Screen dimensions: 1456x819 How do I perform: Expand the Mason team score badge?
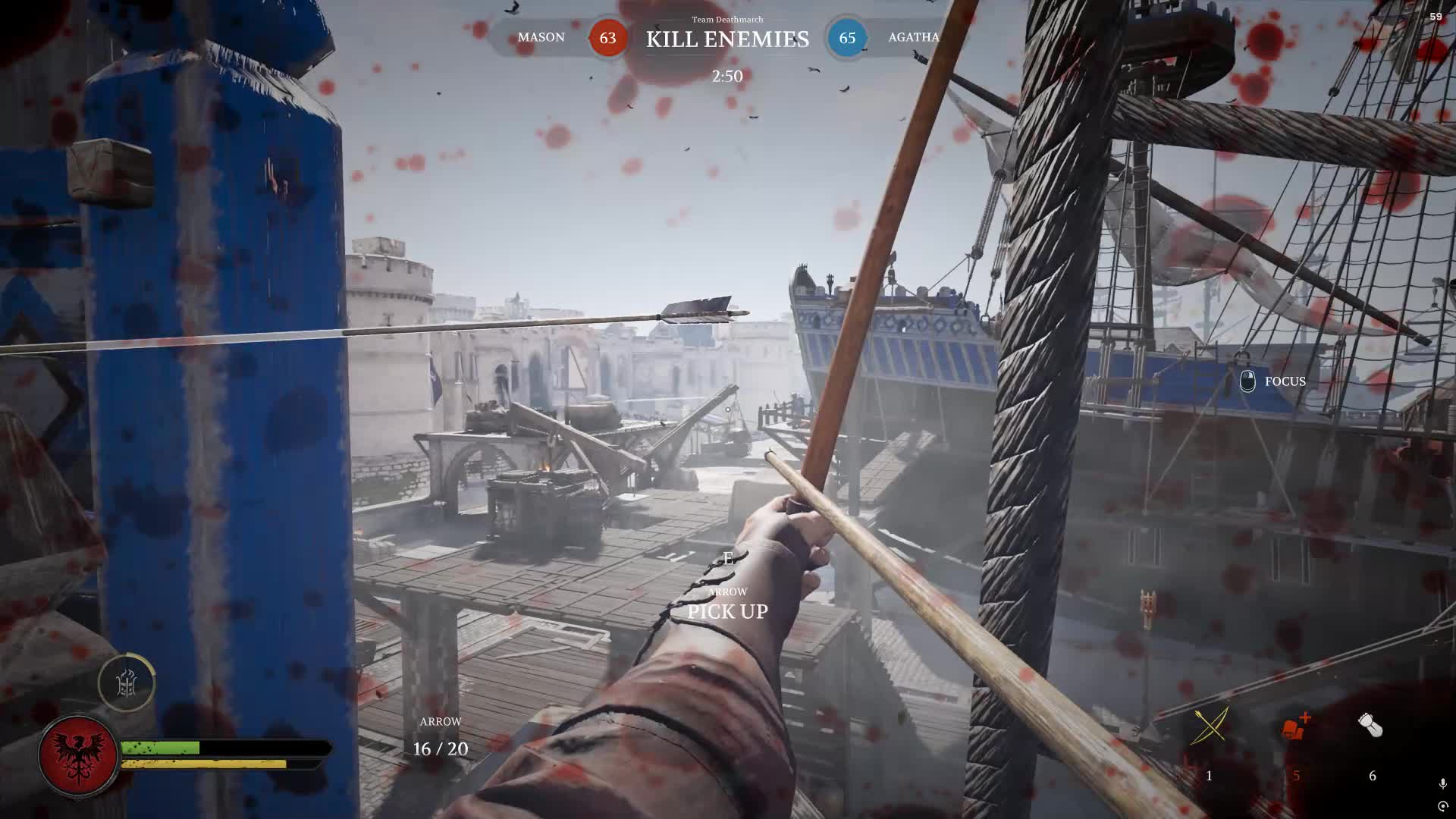[x=607, y=38]
